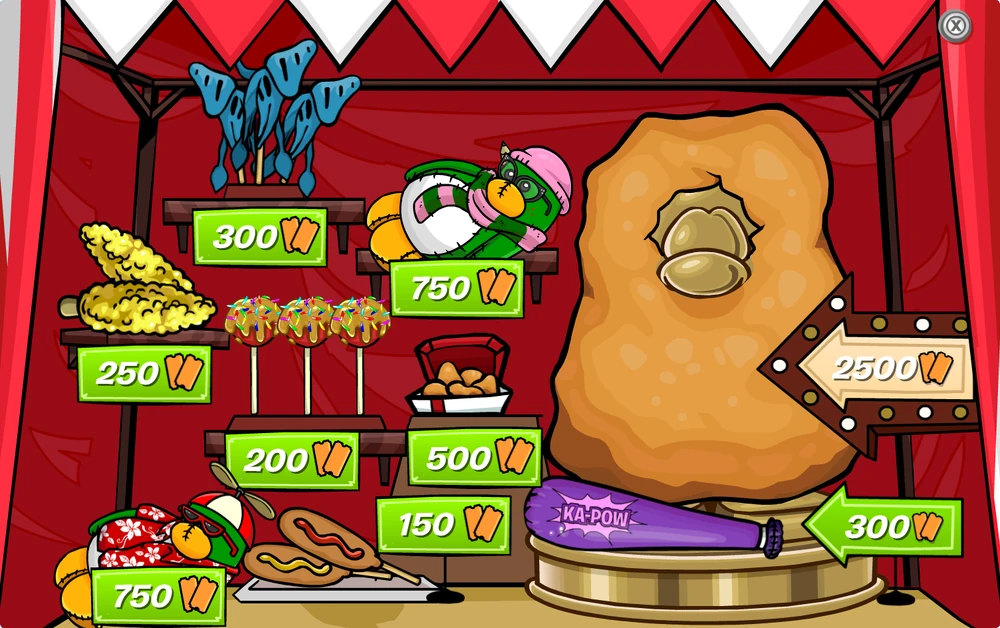
Task: Close the prize booth window
Action: click(x=955, y=26)
